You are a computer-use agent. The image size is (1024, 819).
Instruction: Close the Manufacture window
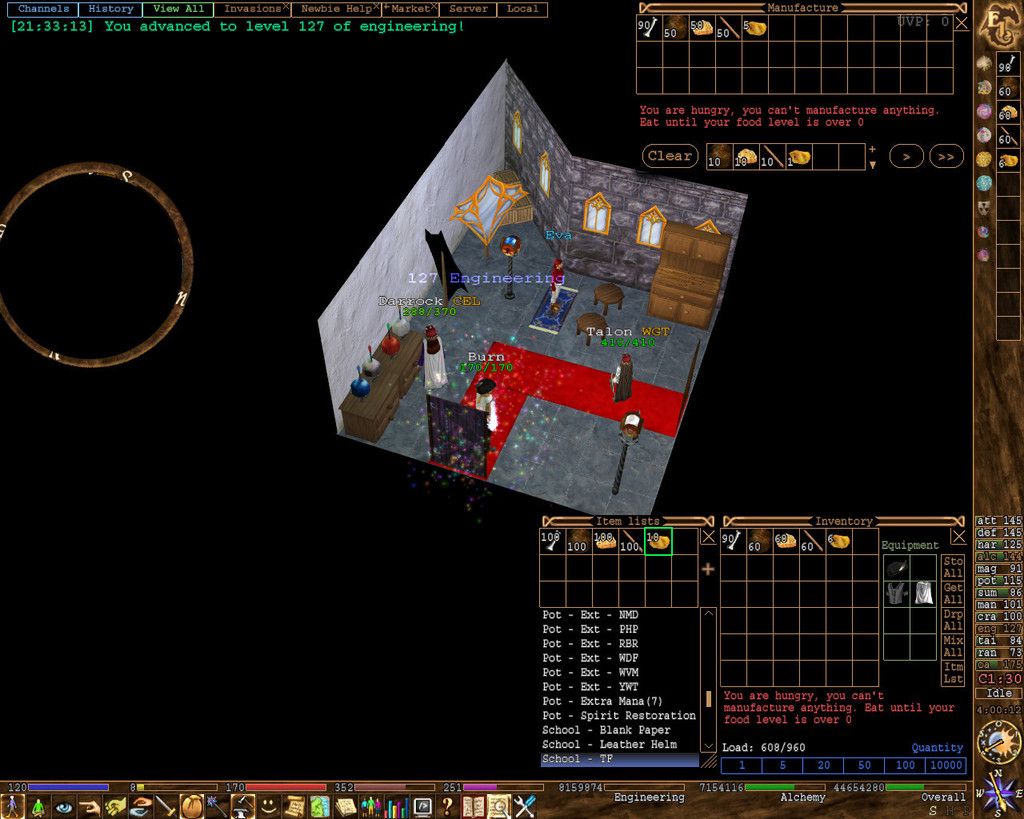pos(961,22)
